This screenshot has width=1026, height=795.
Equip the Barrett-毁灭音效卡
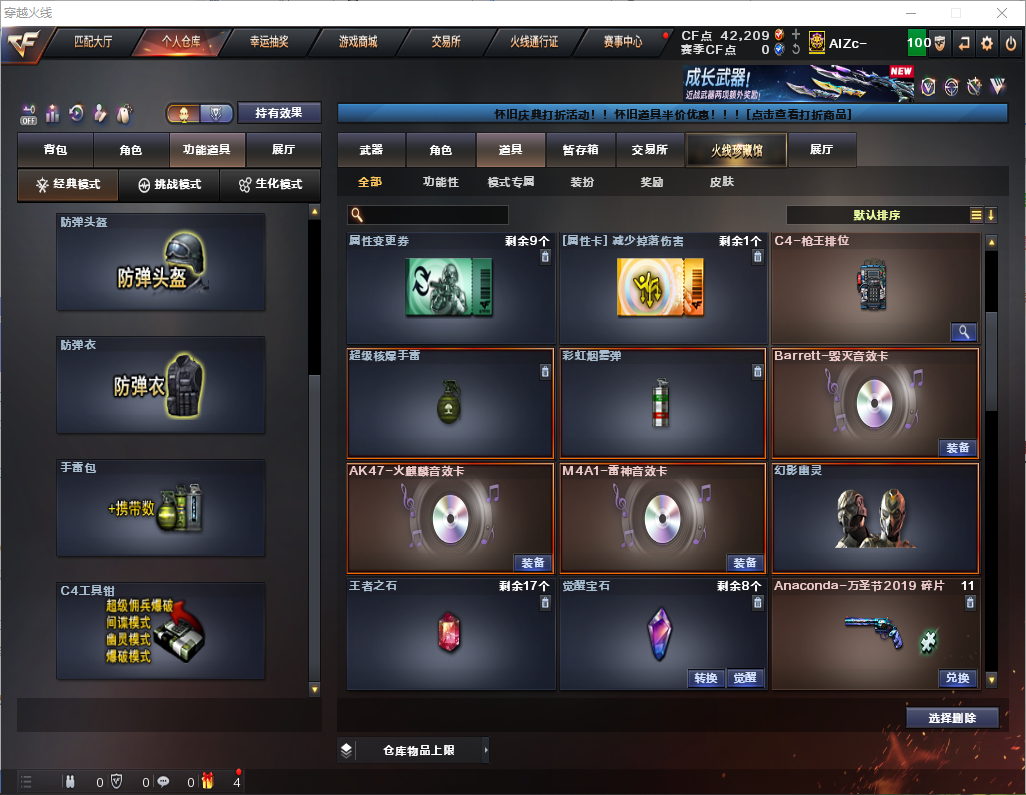(957, 448)
